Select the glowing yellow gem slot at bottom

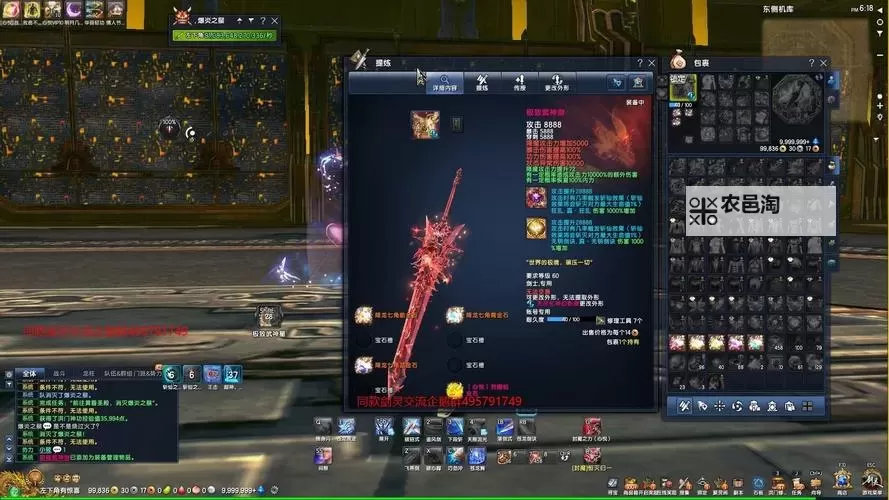tap(453, 390)
